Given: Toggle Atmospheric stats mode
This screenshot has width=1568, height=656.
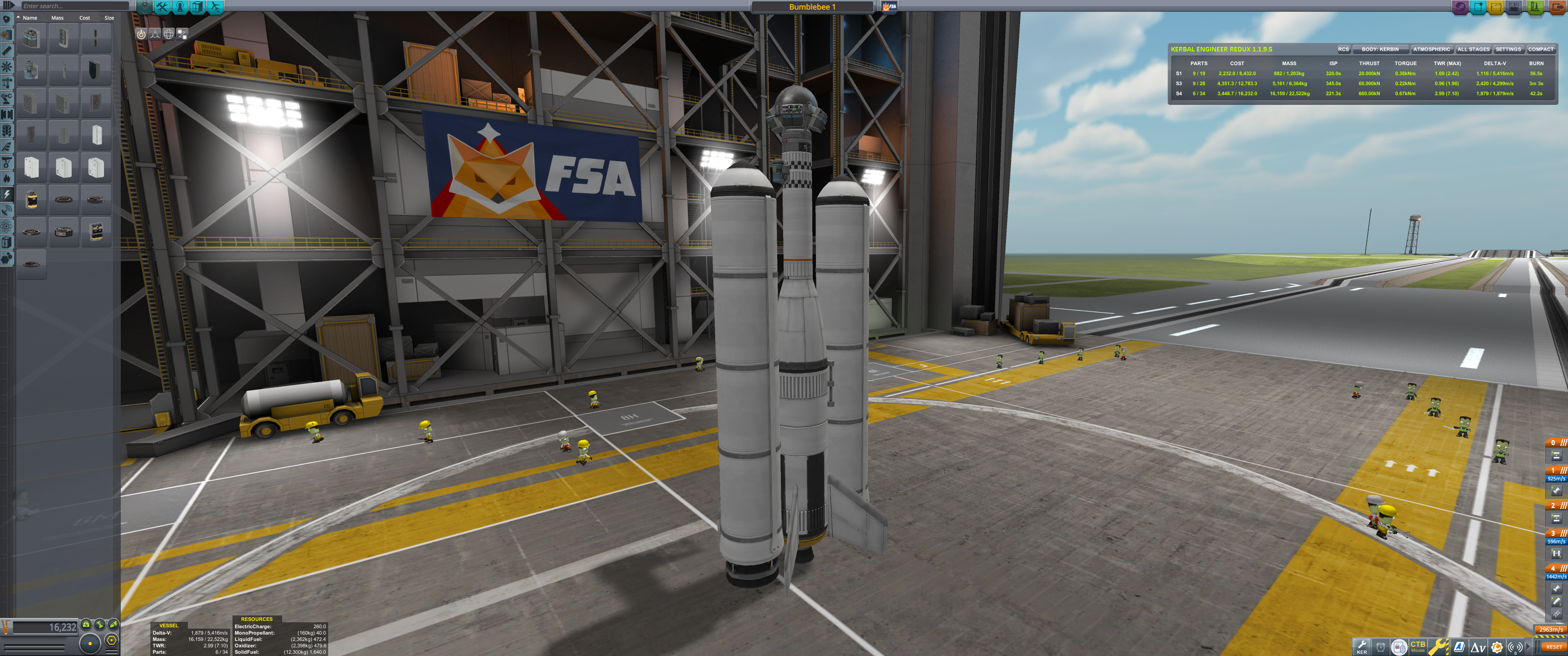Looking at the screenshot, I should coord(1431,49).
